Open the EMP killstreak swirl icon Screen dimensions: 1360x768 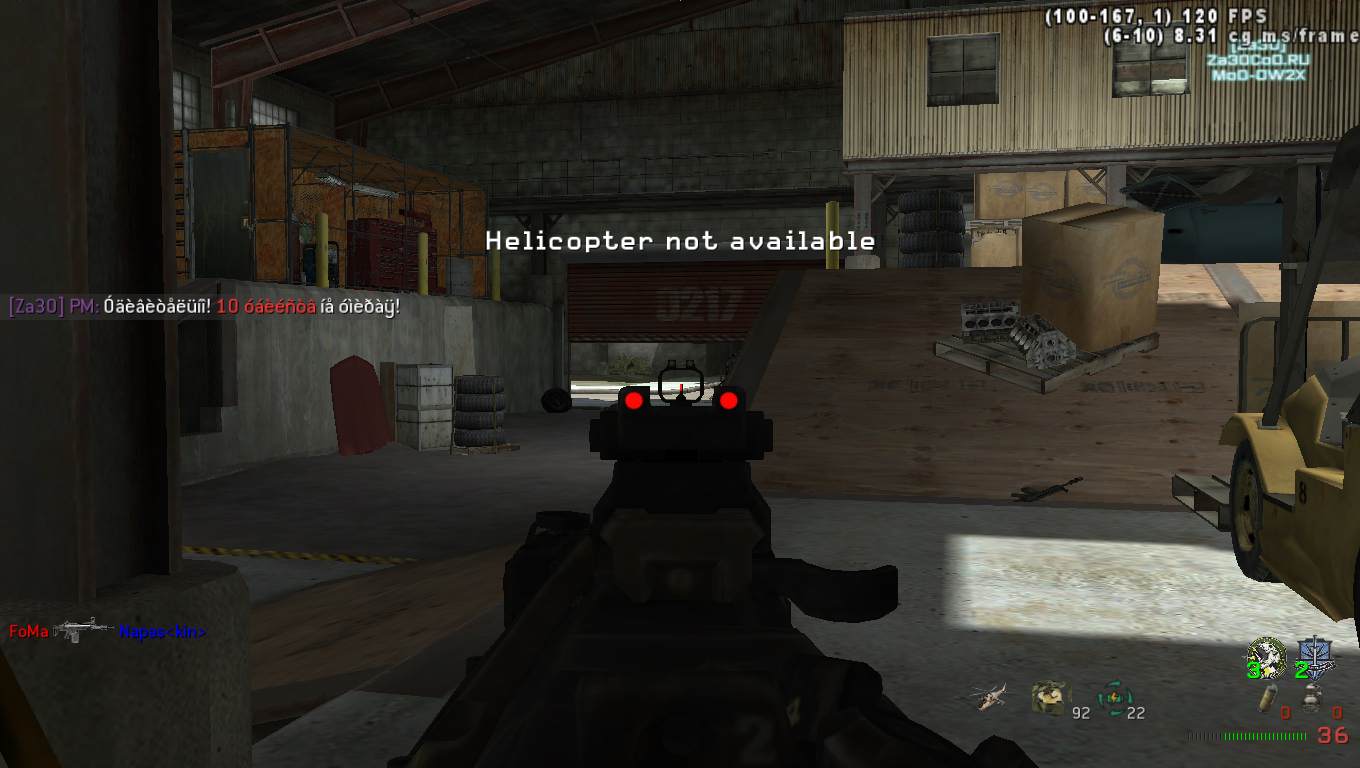[x=1114, y=697]
